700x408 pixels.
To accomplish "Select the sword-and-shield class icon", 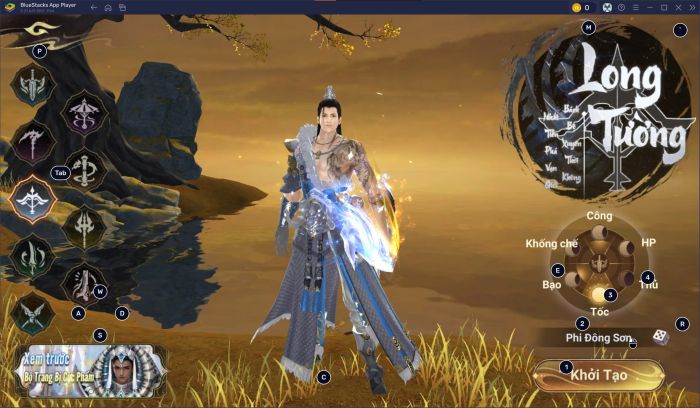I will click(36, 86).
